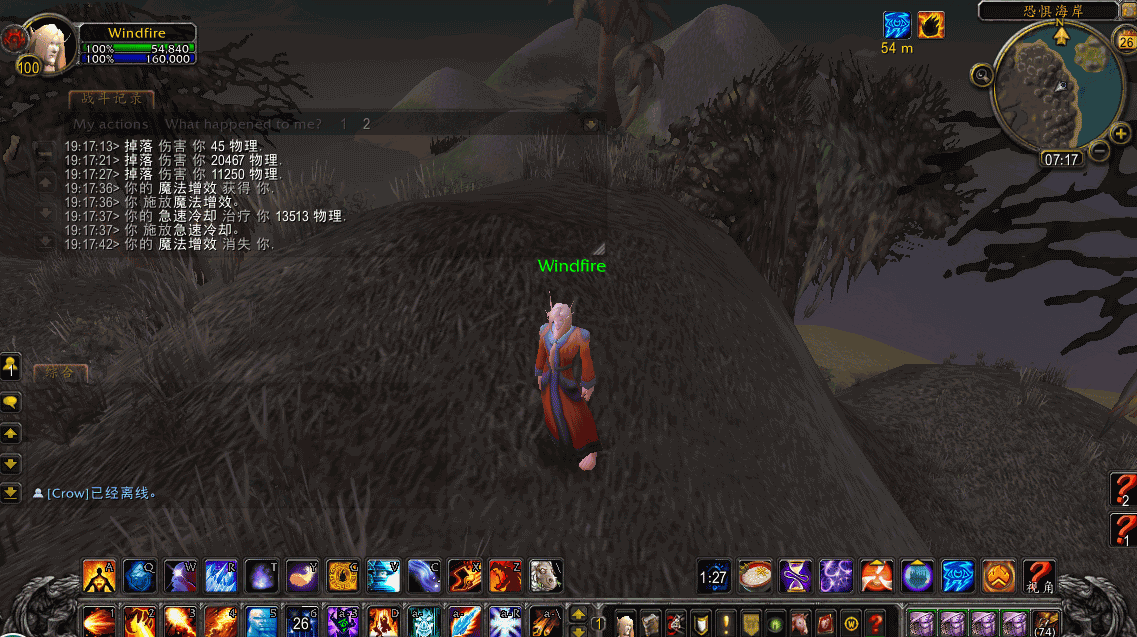Cast the Fireball spell on slot 1
This screenshot has width=1137, height=637.
pyautogui.click(x=98, y=621)
